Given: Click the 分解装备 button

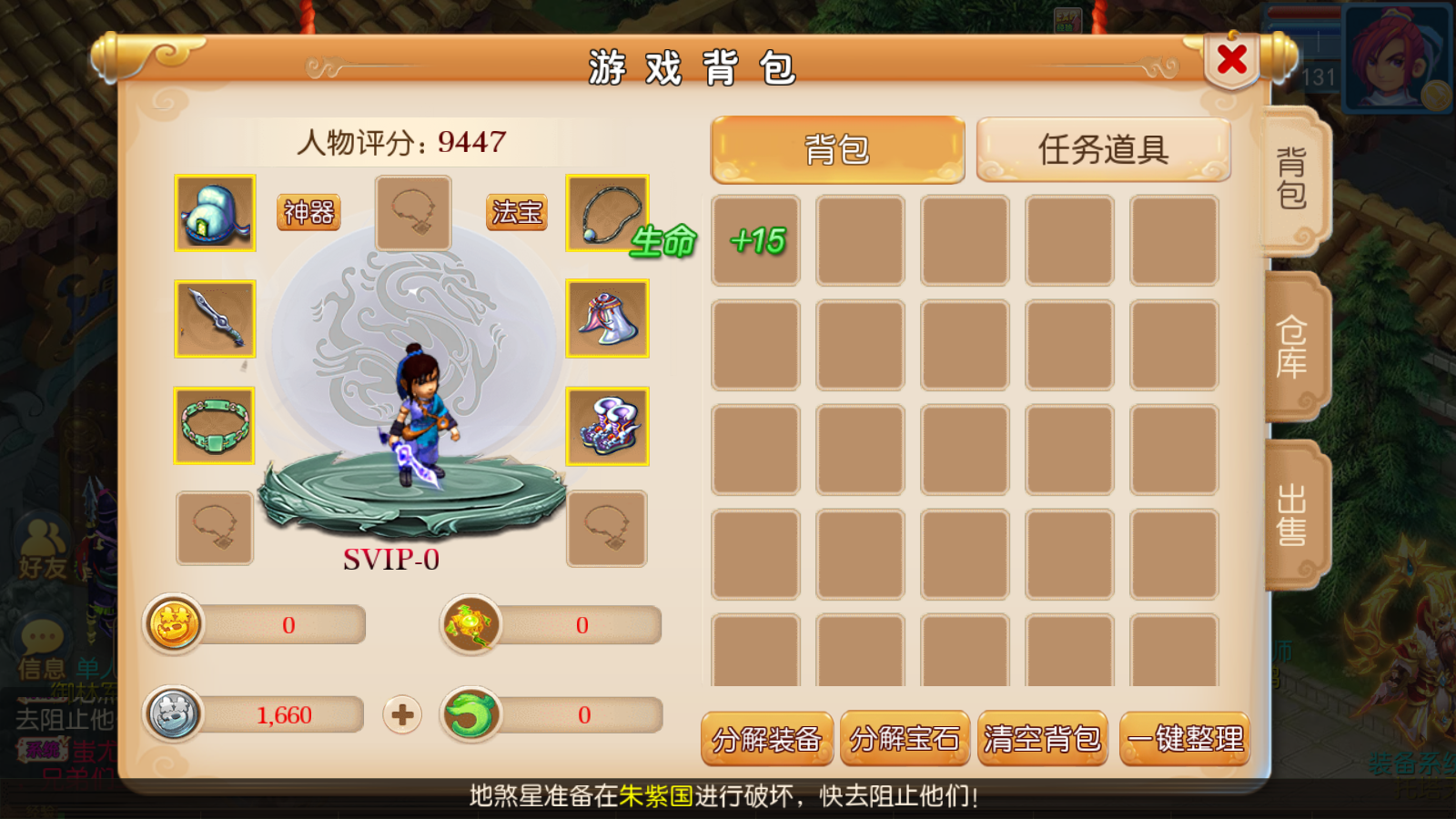Looking at the screenshot, I should click(767, 739).
